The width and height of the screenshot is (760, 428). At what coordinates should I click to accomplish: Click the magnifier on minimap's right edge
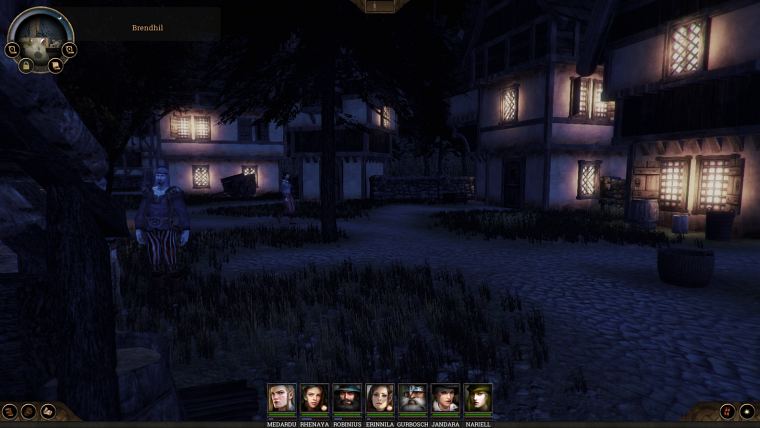coord(69,48)
